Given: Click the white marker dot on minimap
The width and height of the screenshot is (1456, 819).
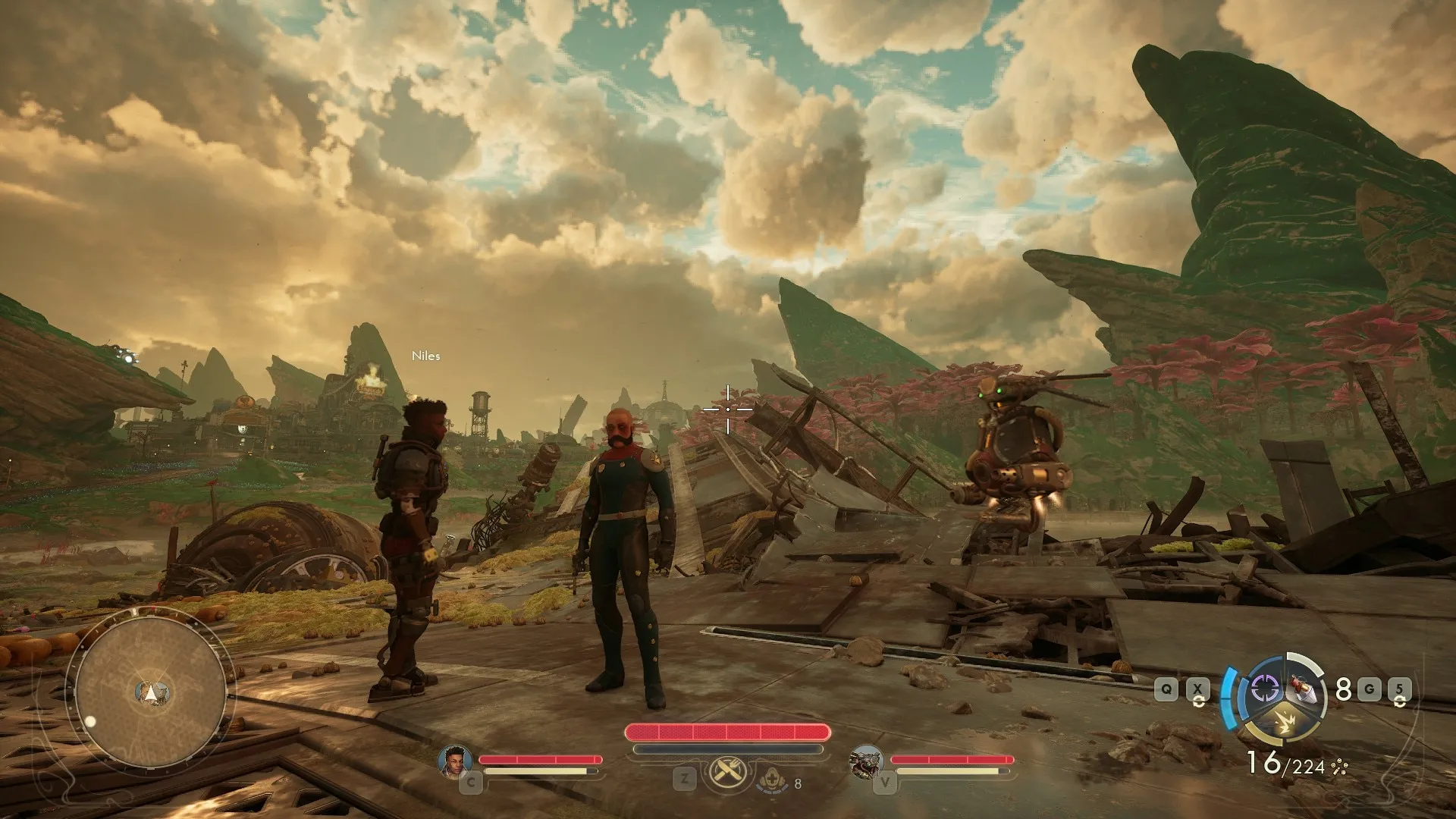Looking at the screenshot, I should click(x=90, y=721).
